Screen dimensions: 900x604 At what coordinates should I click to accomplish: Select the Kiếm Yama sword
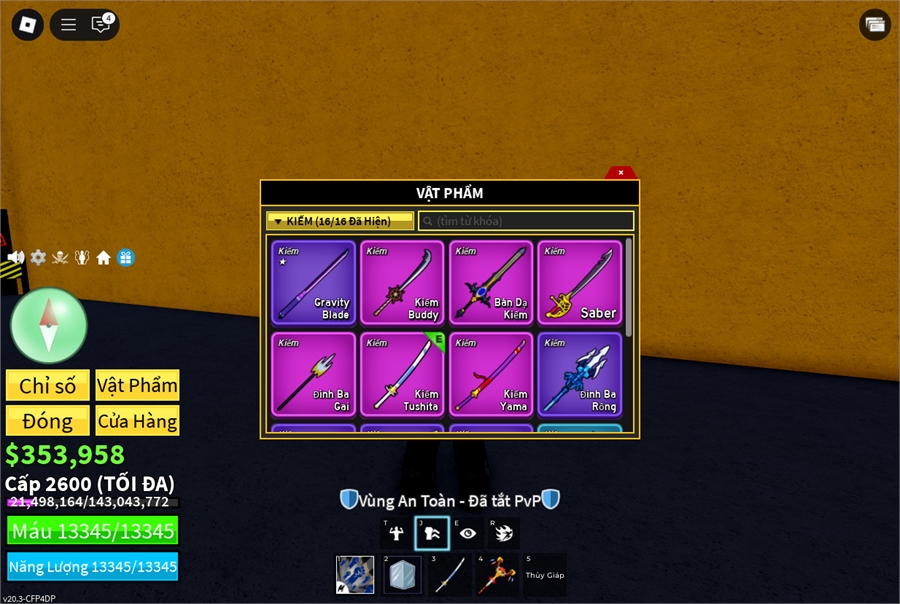coord(491,374)
